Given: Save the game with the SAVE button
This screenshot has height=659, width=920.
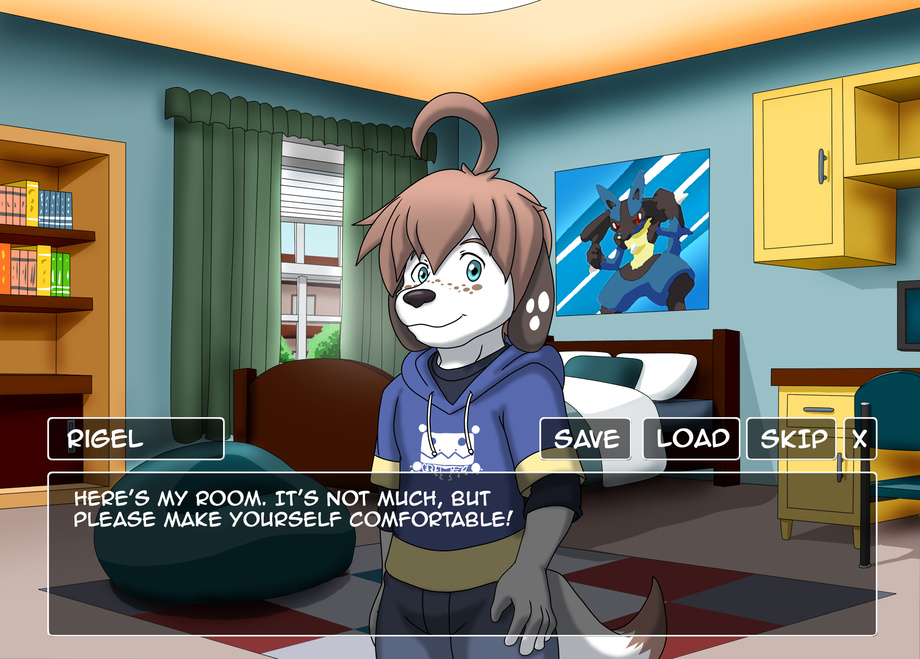Looking at the screenshot, I should pos(586,438).
